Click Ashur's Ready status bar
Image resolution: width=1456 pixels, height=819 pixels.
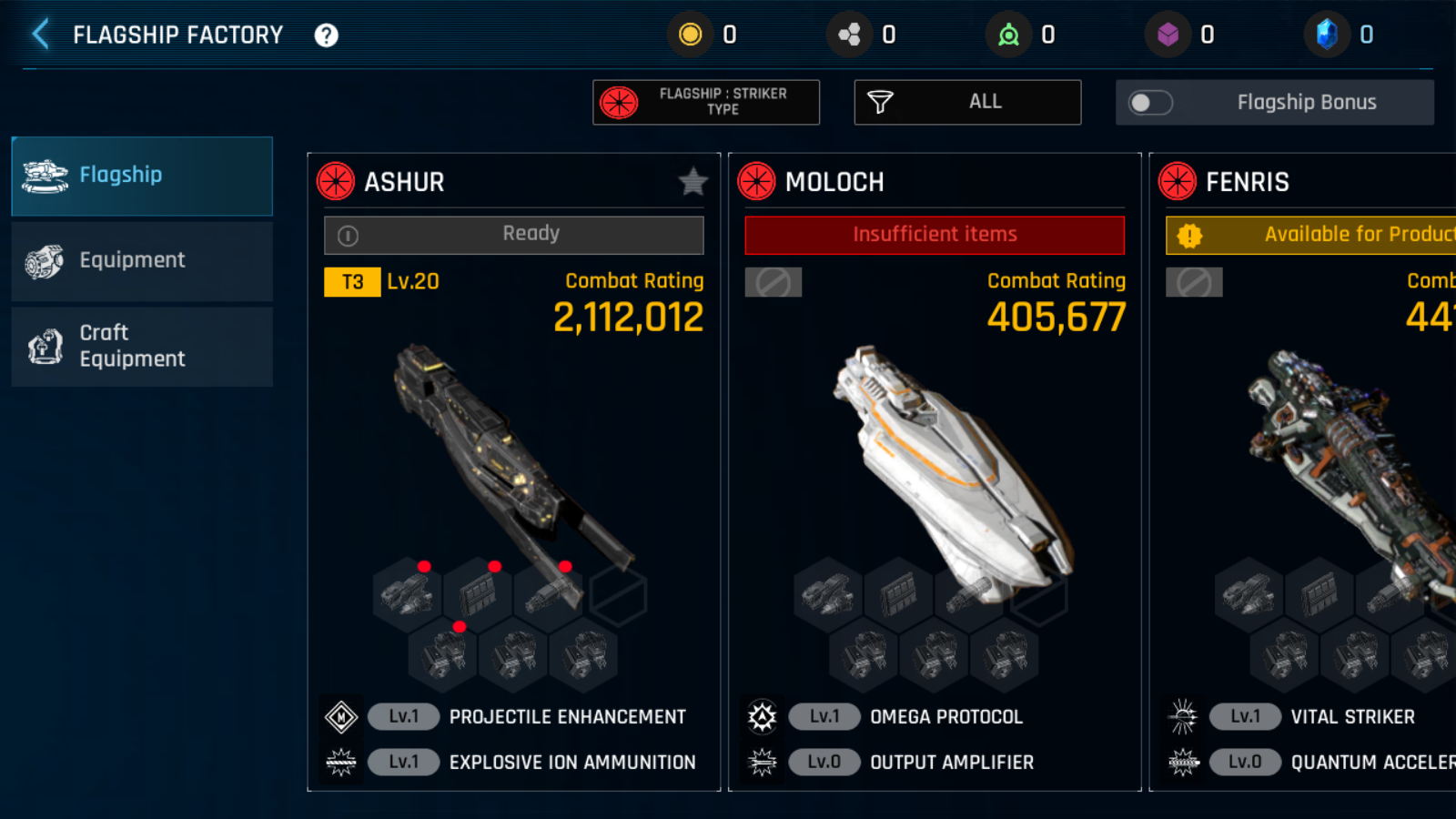(514, 235)
